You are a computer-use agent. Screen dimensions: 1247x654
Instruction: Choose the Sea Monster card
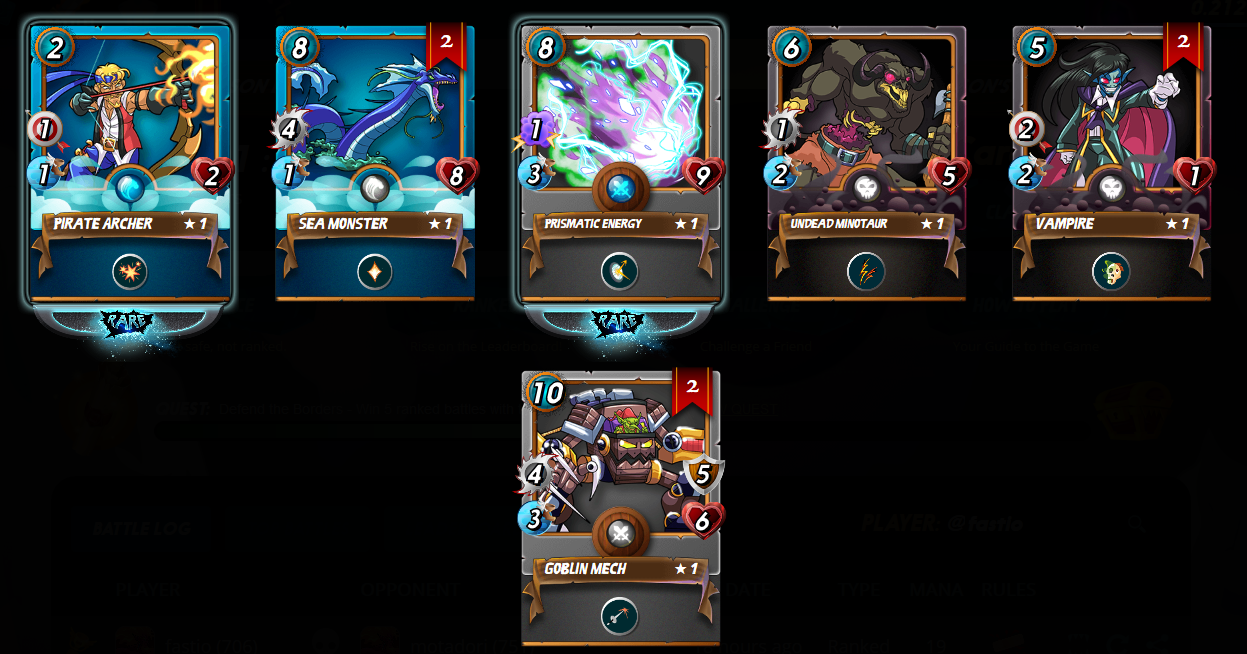point(375,110)
